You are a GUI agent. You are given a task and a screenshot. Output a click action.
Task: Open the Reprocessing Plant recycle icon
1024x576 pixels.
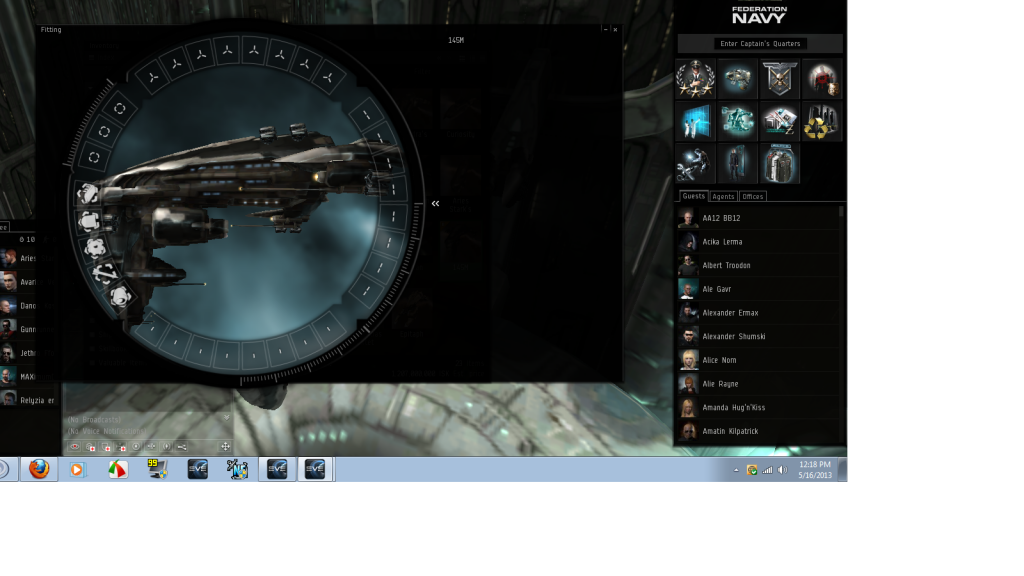click(x=821, y=121)
